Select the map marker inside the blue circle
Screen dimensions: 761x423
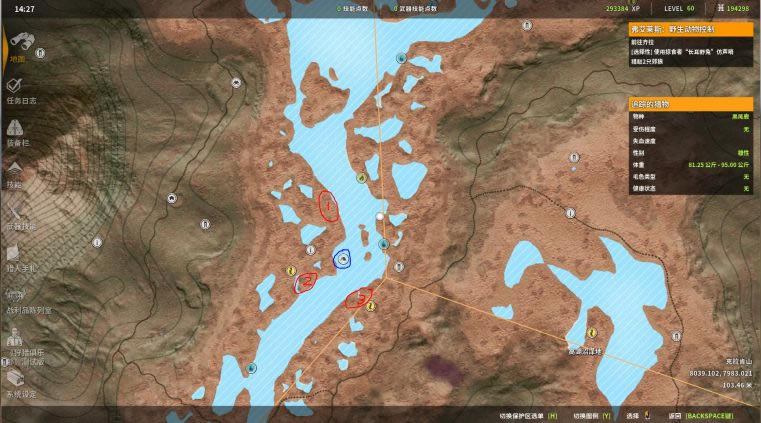343,259
